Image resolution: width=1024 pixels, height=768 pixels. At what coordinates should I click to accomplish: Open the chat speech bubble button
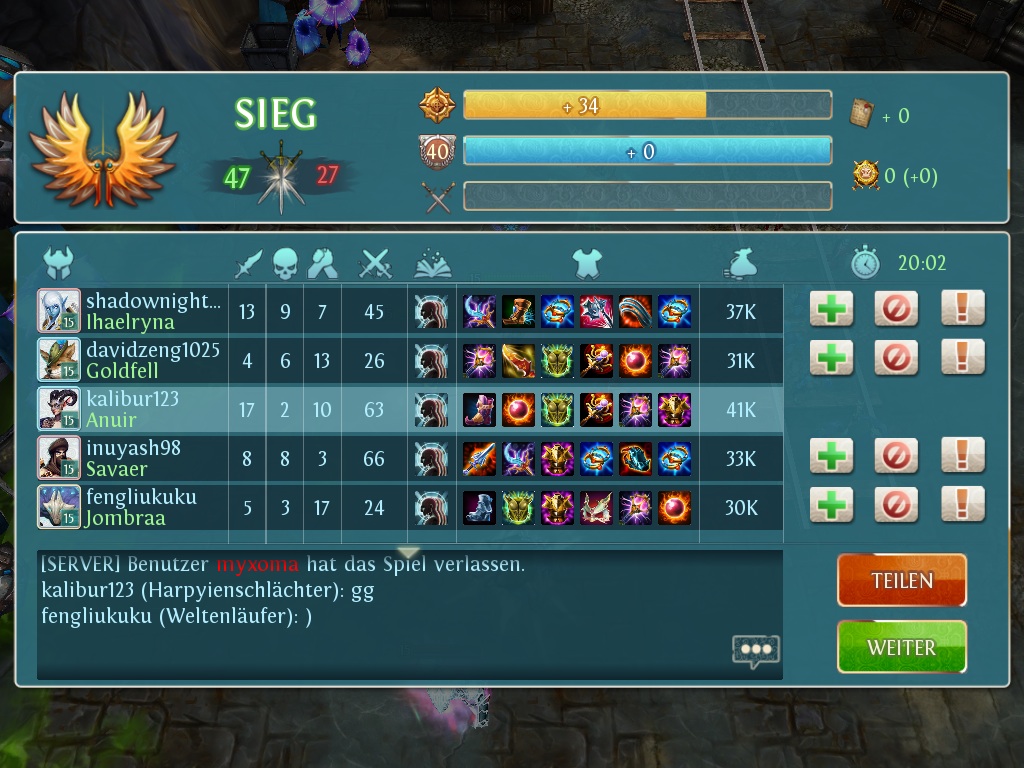click(x=755, y=650)
